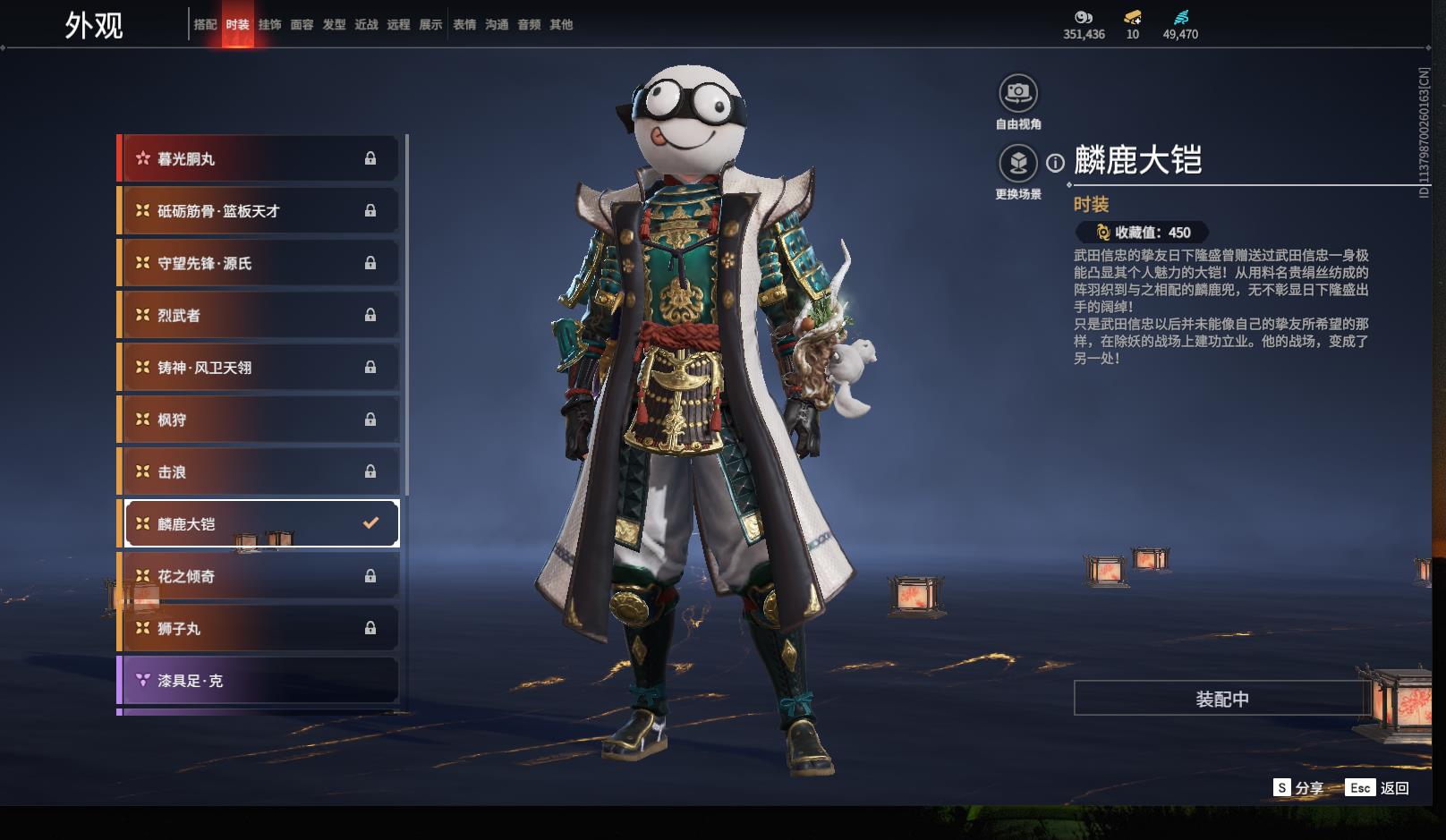Screen dimensions: 1446x840
Task: Choose the 枫狩 outfit row
Action: coord(259,420)
